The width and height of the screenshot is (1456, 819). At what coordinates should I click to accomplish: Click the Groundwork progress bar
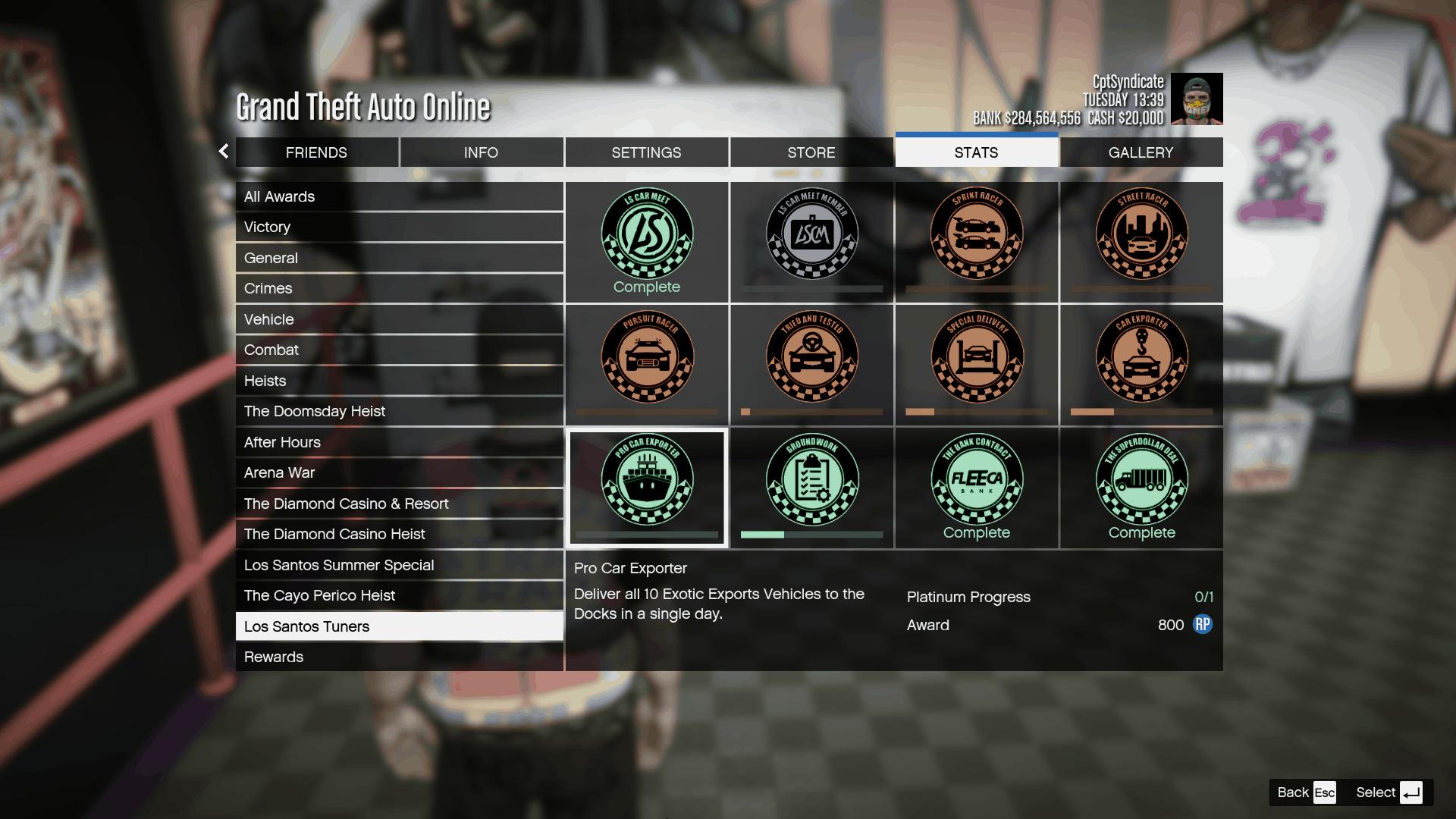[x=811, y=533]
